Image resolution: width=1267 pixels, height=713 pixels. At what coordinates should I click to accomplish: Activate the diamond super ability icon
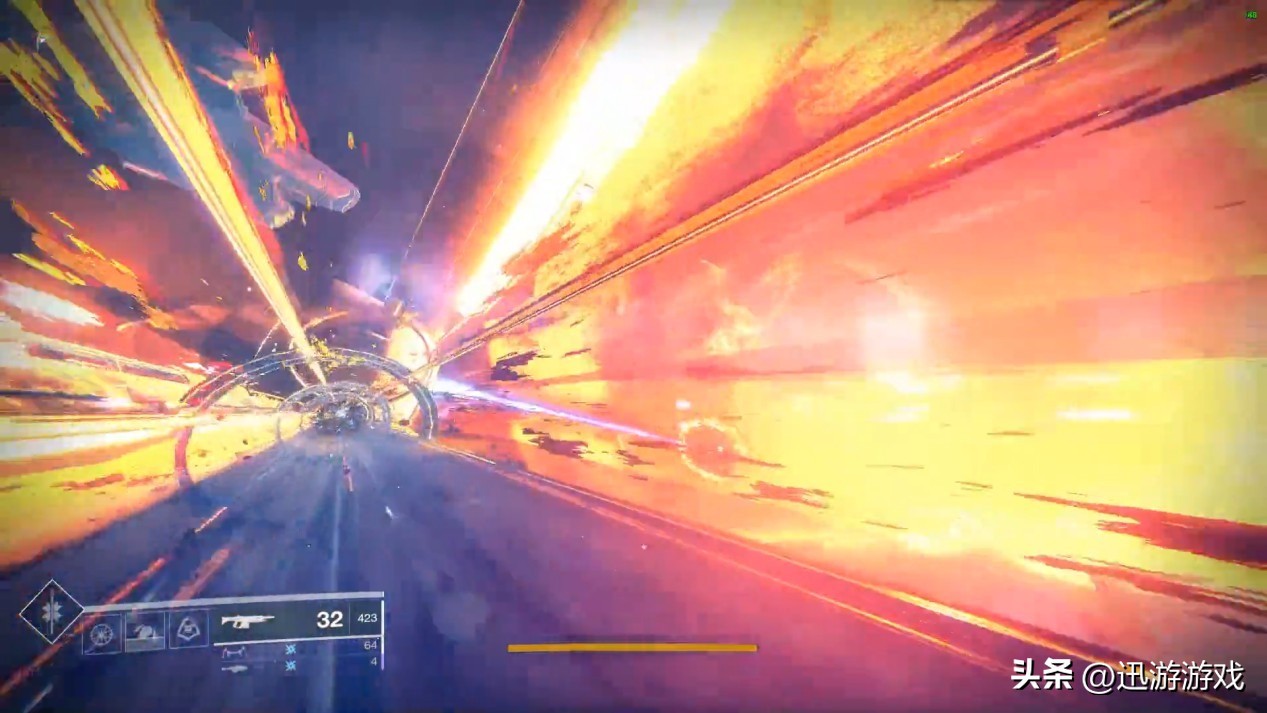50,611
